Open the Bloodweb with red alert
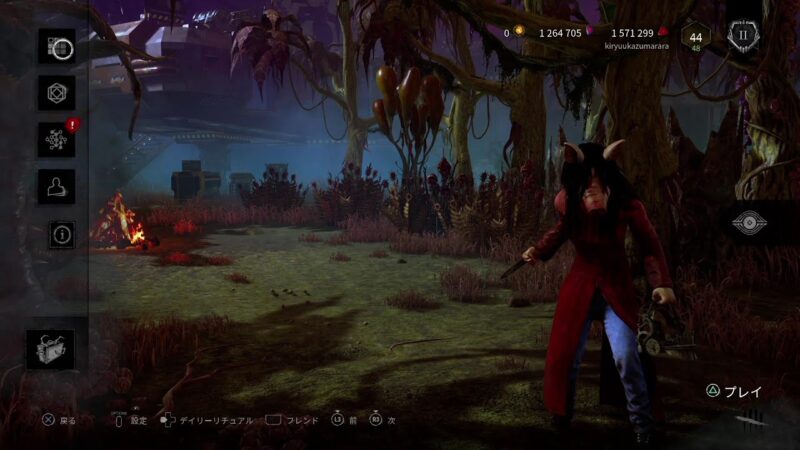The width and height of the screenshot is (800, 450). (x=57, y=139)
